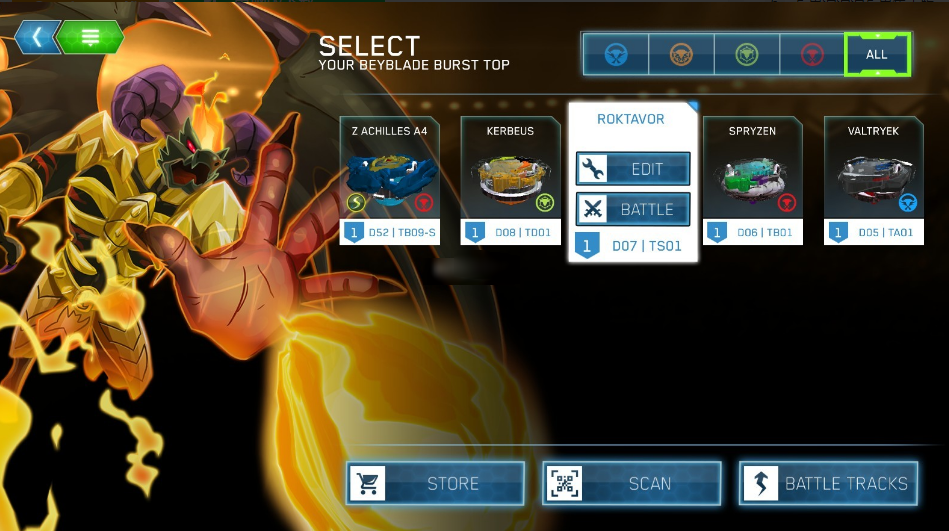The width and height of the screenshot is (949, 531).
Task: Filter tops by the blue type icon
Action: [x=615, y=54]
